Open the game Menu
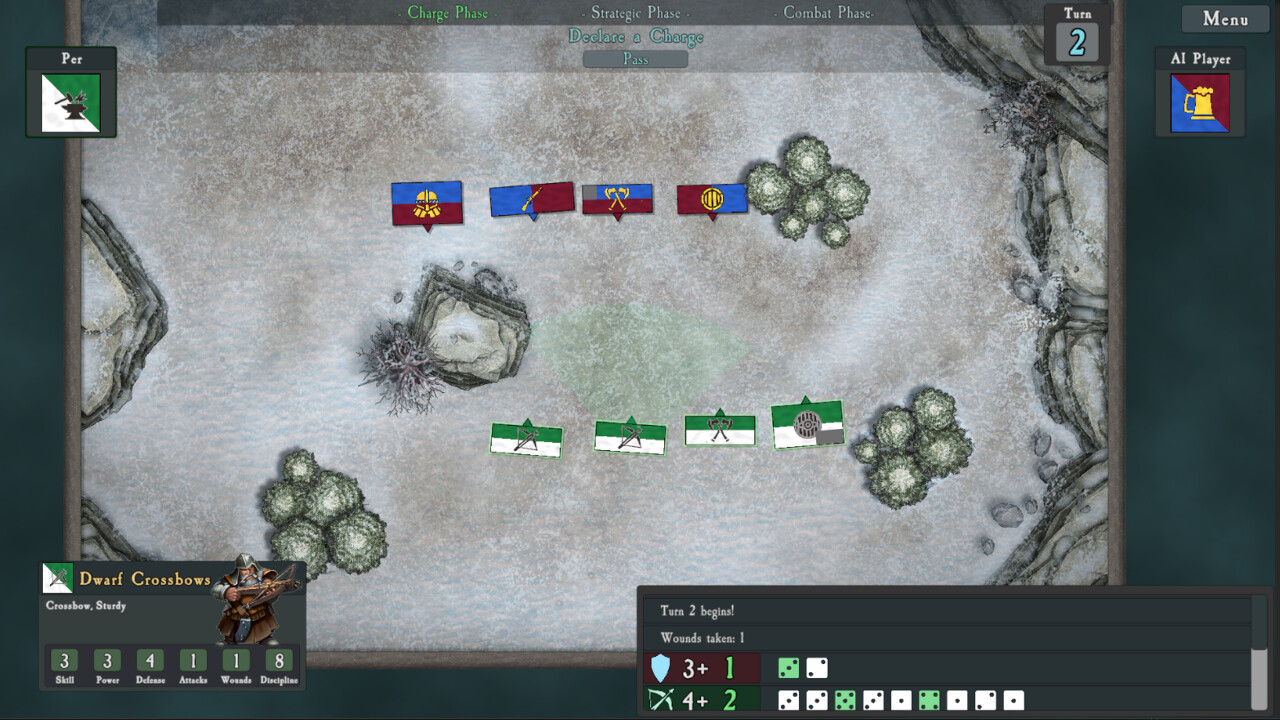The image size is (1280, 720). tap(1224, 18)
